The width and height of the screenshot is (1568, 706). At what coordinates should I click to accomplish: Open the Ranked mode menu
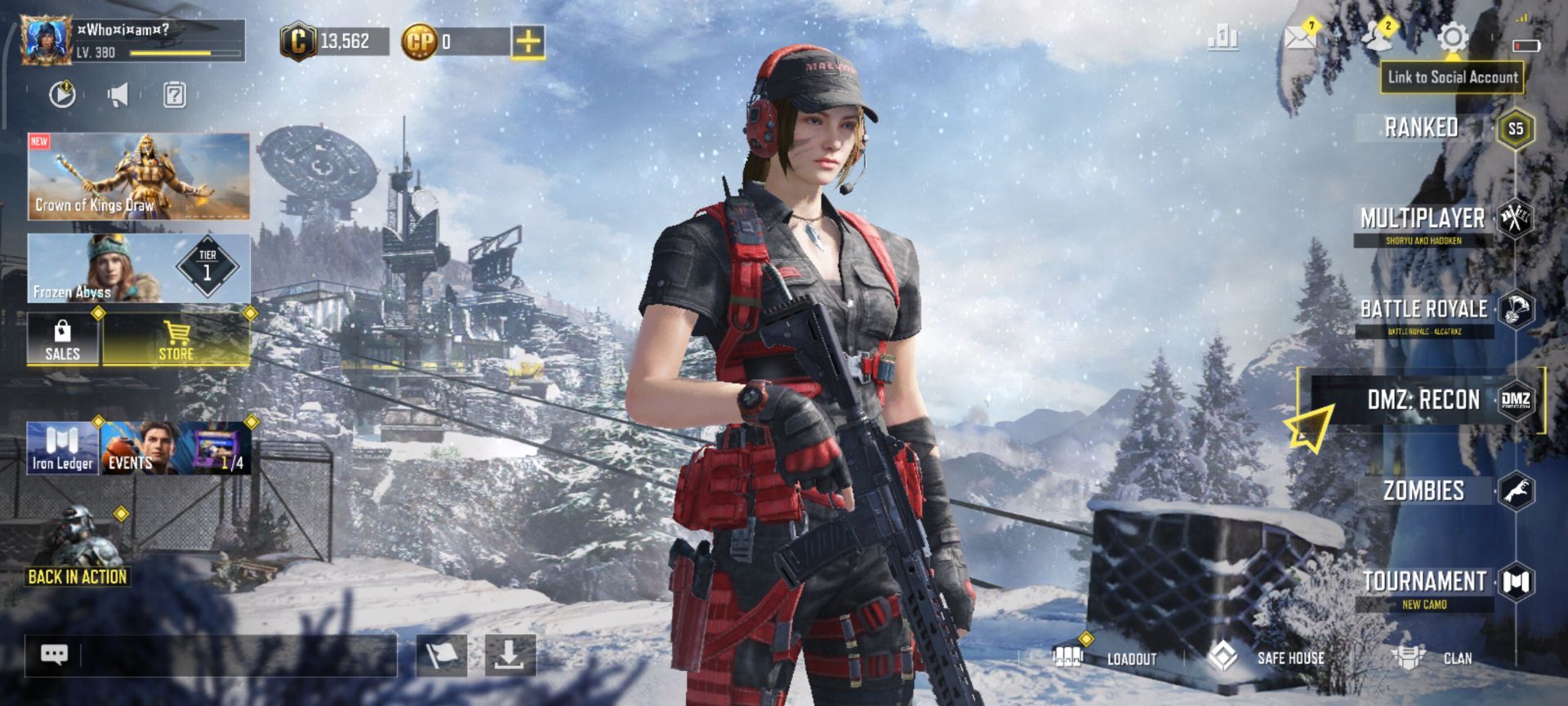(x=1423, y=127)
